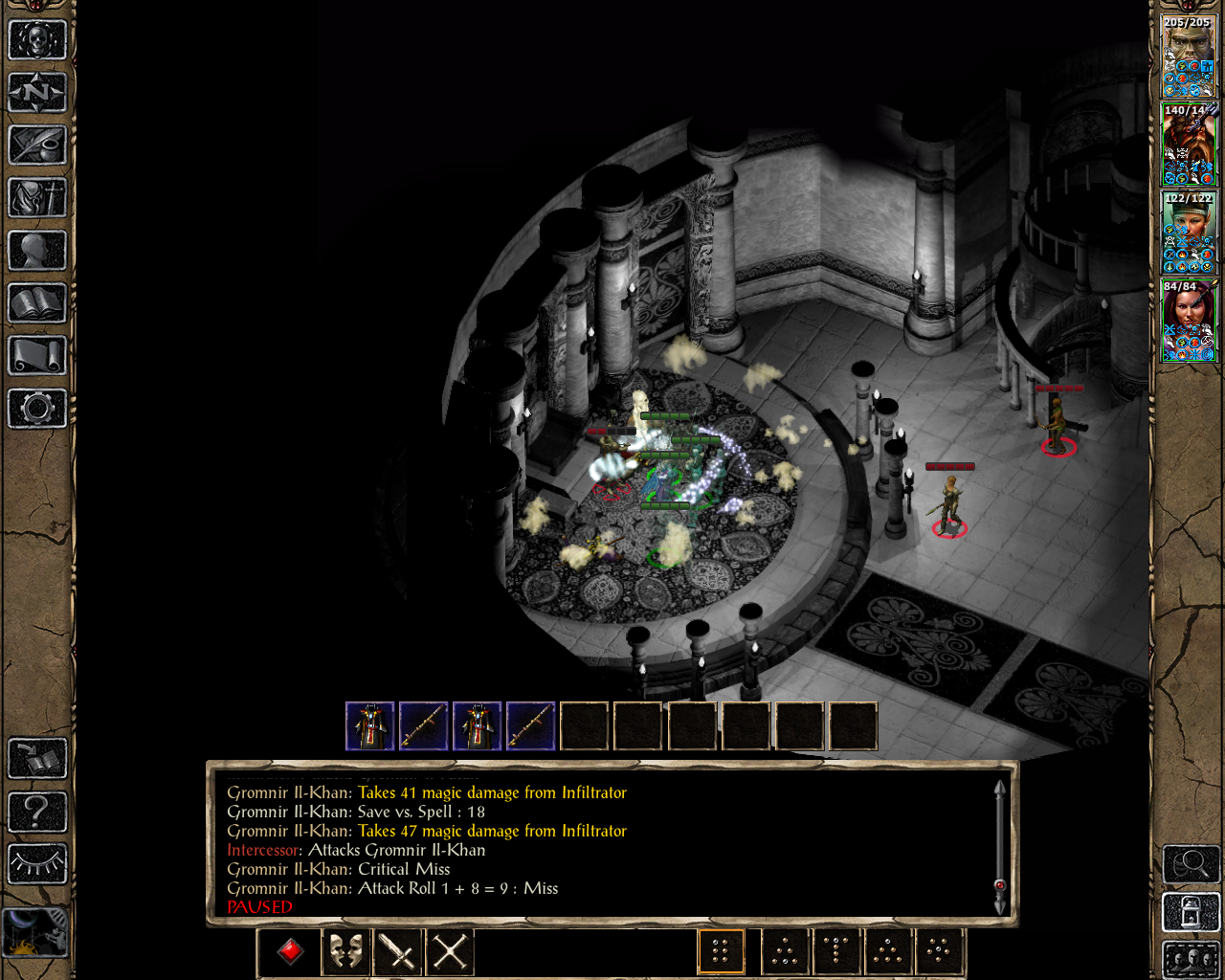Click the skull icon top left
The height and width of the screenshot is (980, 1225).
pos(38,38)
